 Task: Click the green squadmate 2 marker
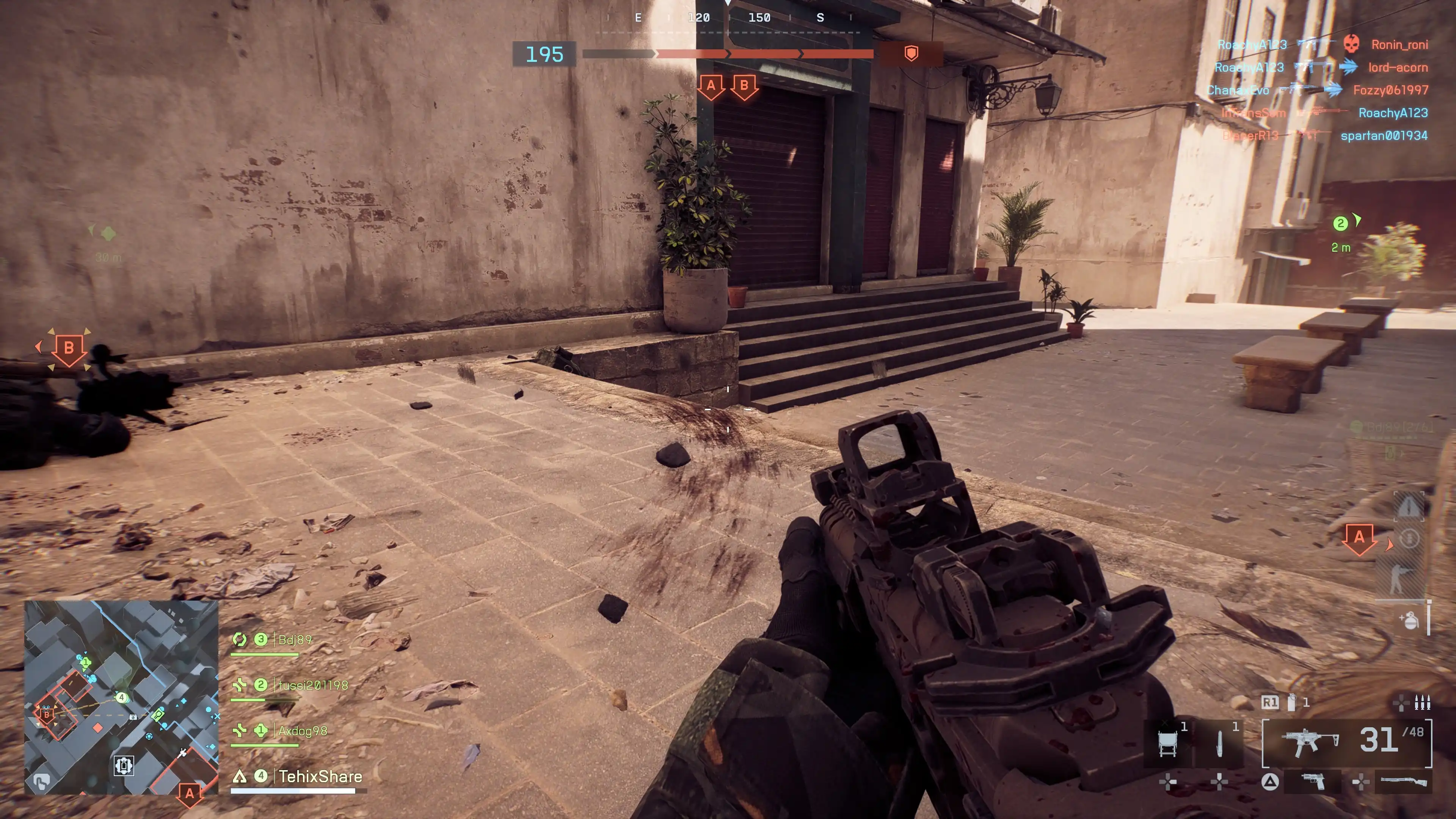(1340, 223)
